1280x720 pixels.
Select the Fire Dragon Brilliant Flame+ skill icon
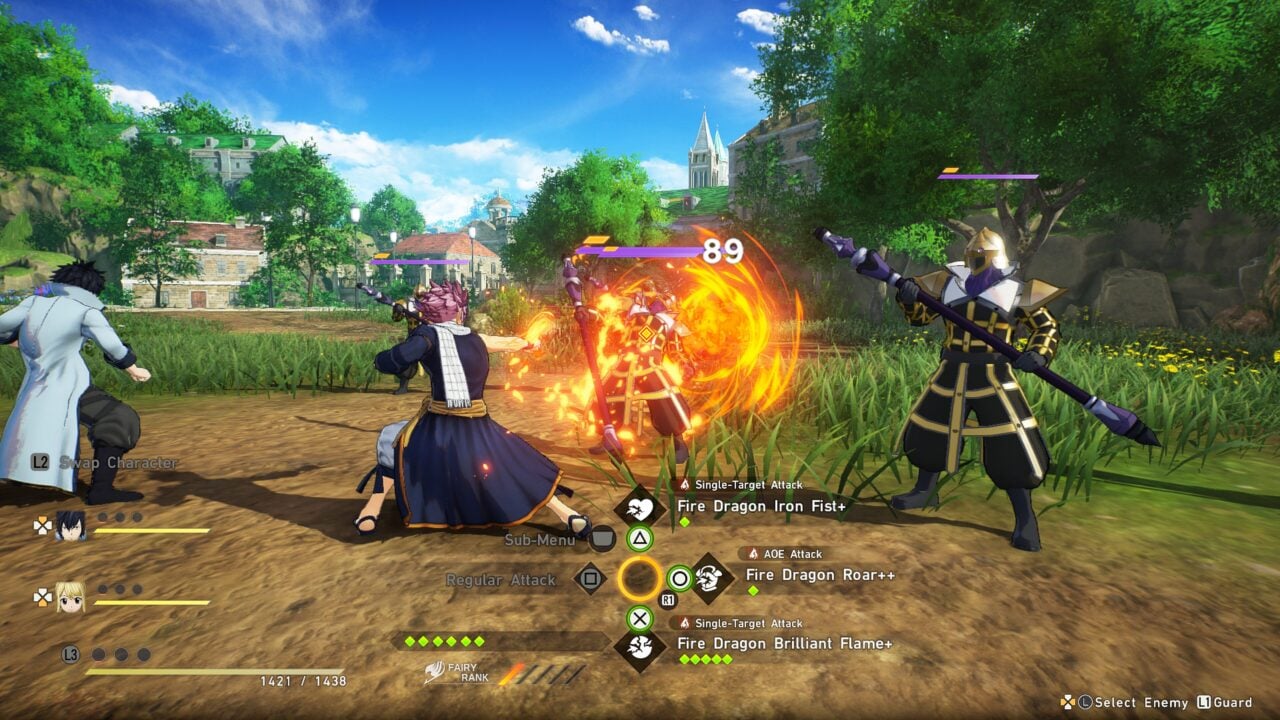640,645
